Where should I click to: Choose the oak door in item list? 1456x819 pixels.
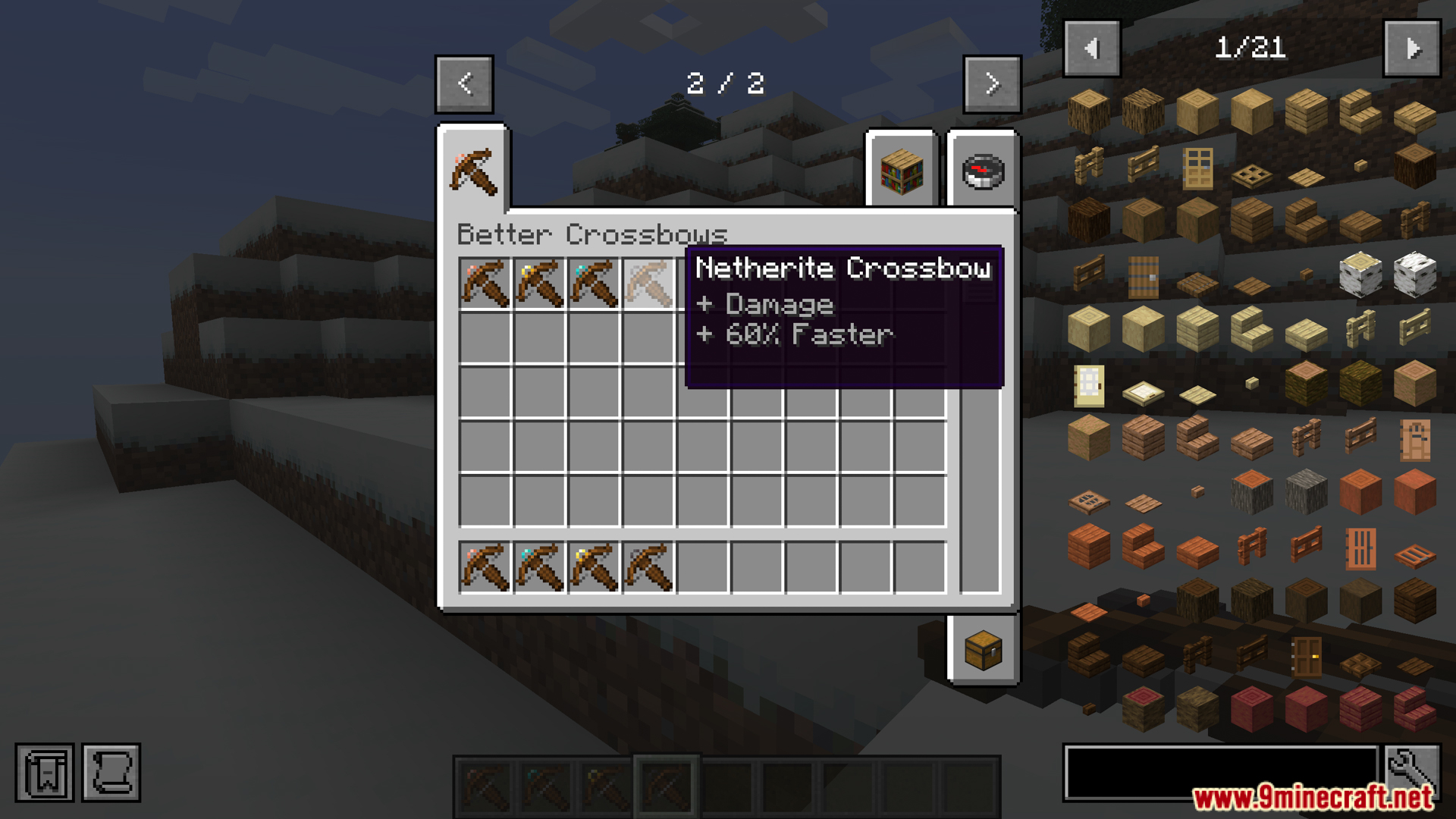(x=1197, y=168)
